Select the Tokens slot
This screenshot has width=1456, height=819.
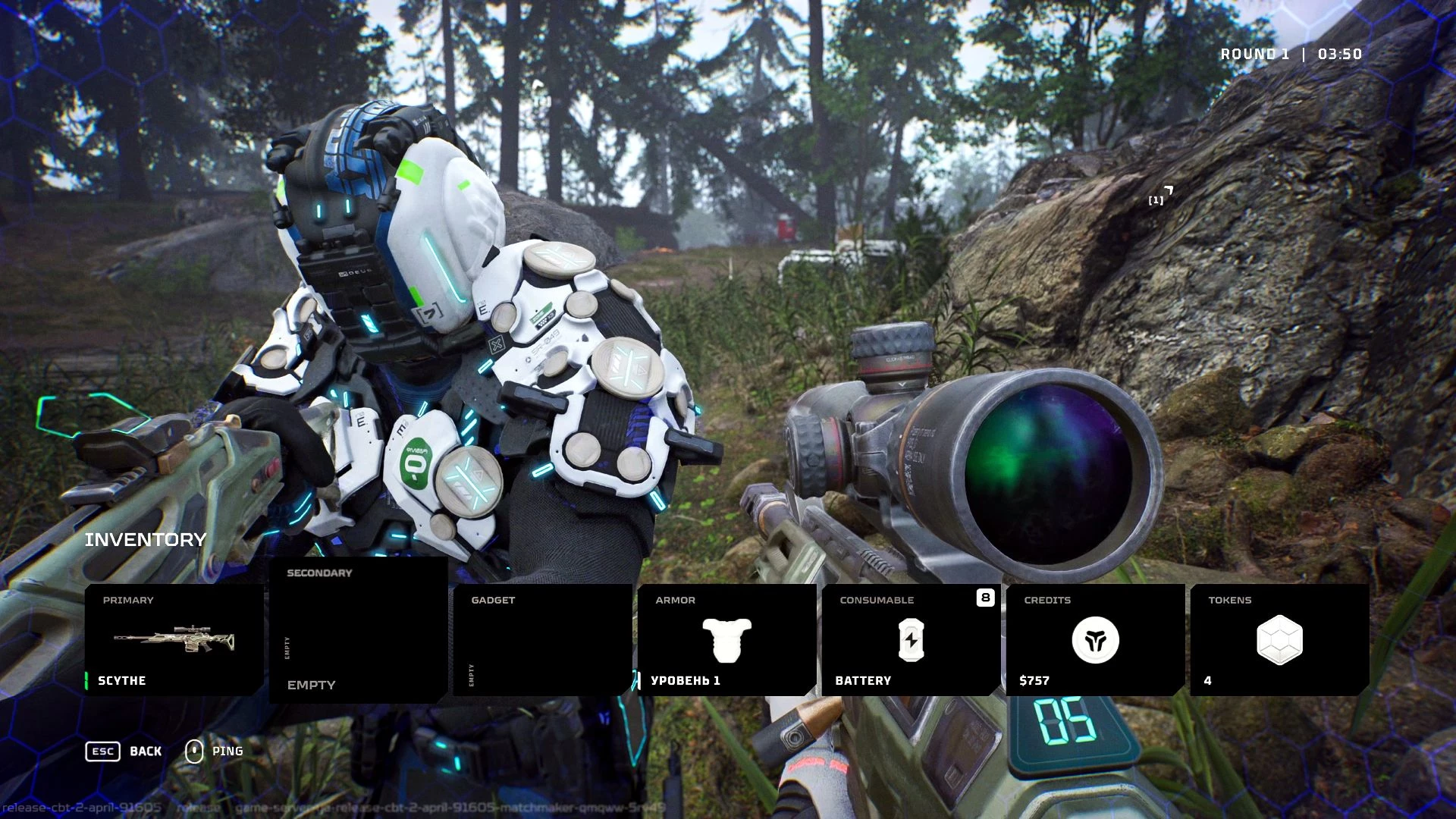[1279, 639]
